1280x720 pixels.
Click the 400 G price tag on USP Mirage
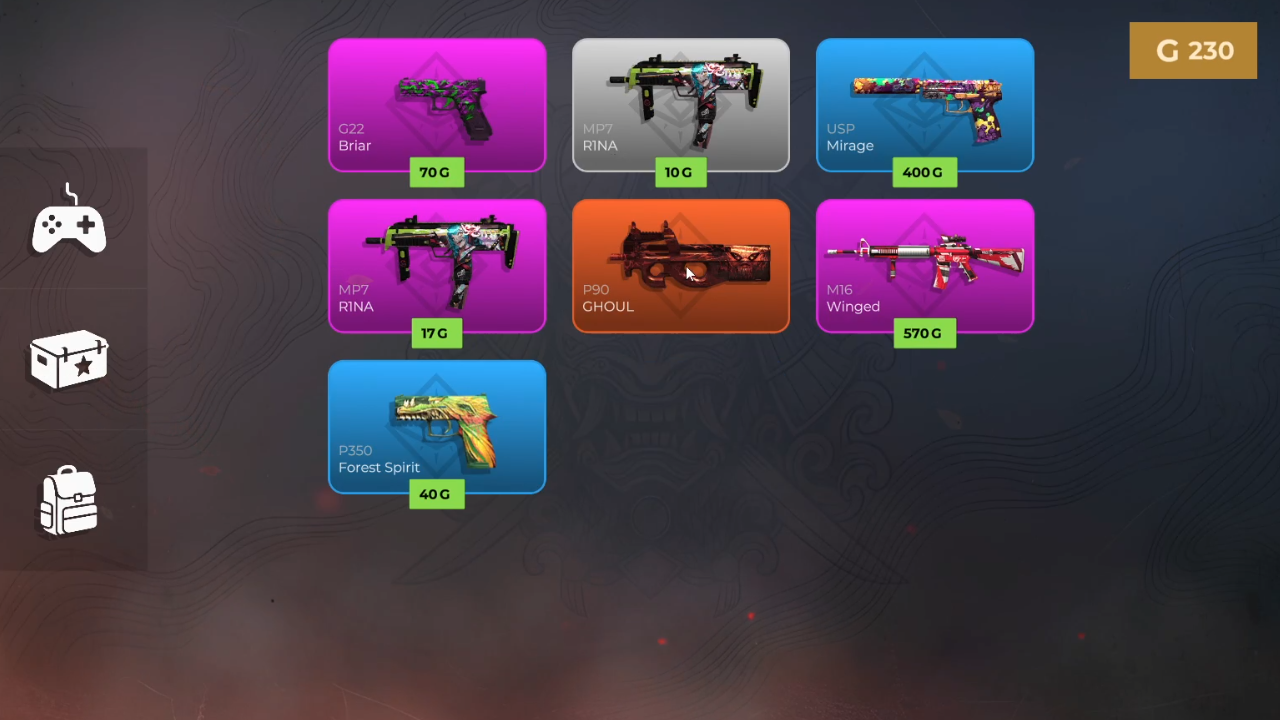tap(924, 172)
